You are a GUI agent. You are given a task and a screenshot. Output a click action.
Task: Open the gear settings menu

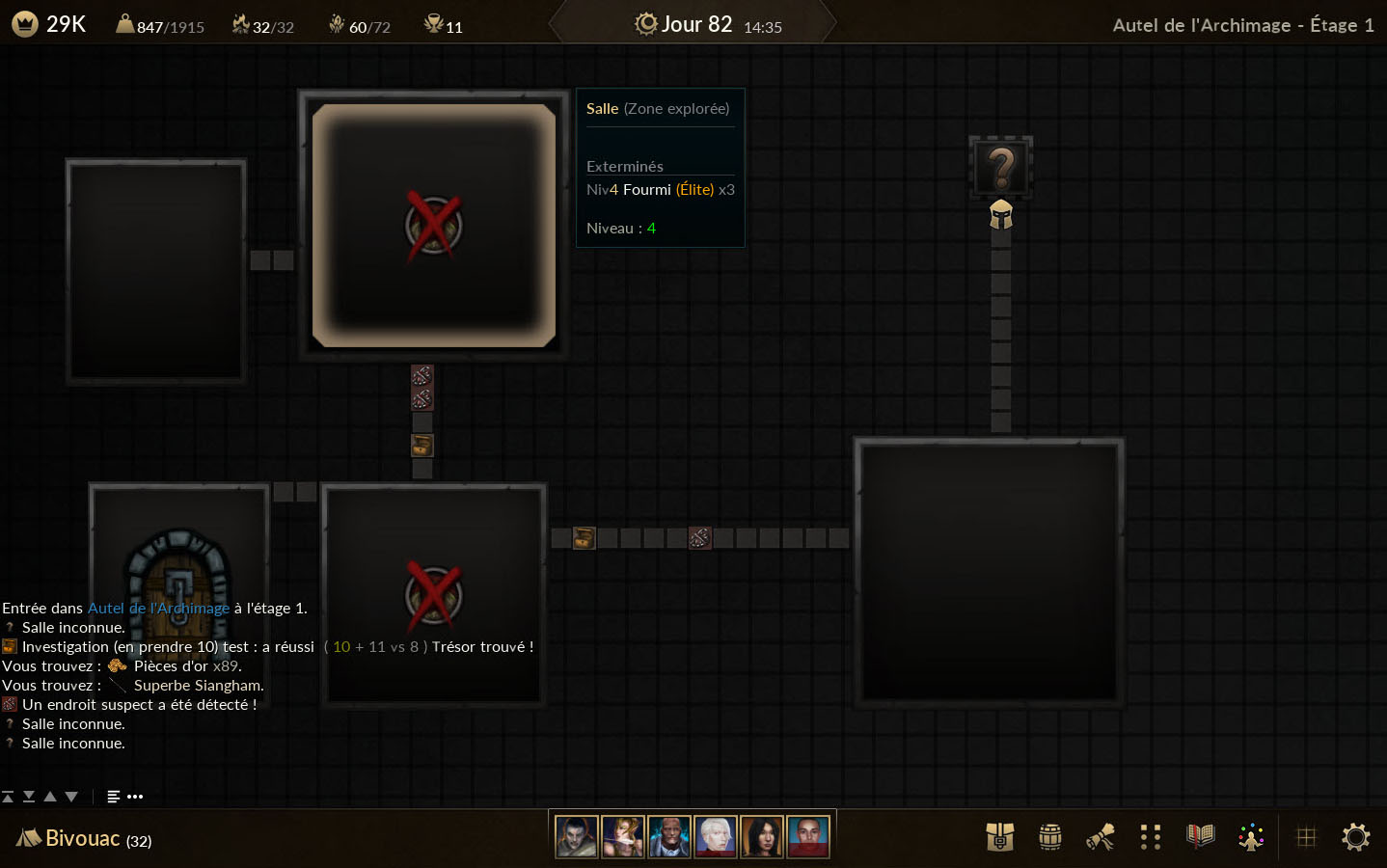(x=1356, y=837)
